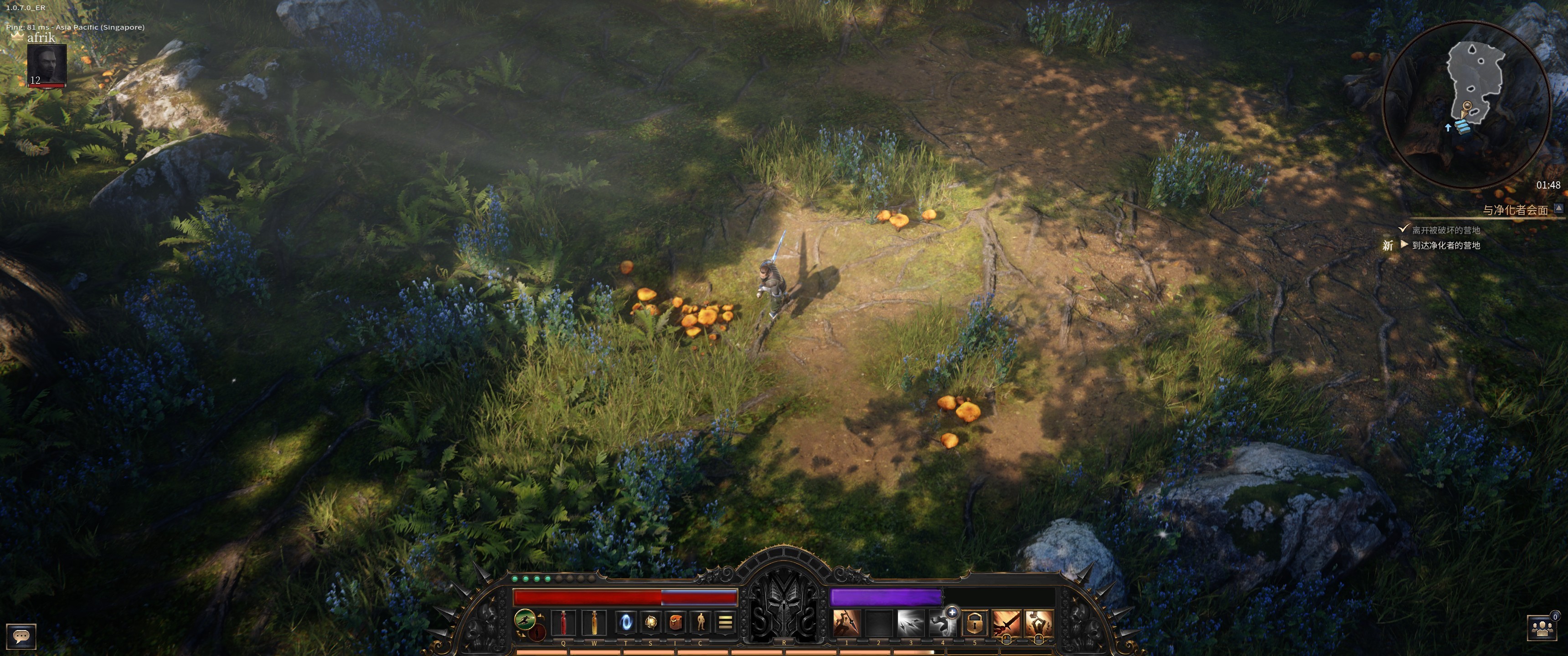Select the 到达净化者的营地 quest objective

click(x=1446, y=245)
